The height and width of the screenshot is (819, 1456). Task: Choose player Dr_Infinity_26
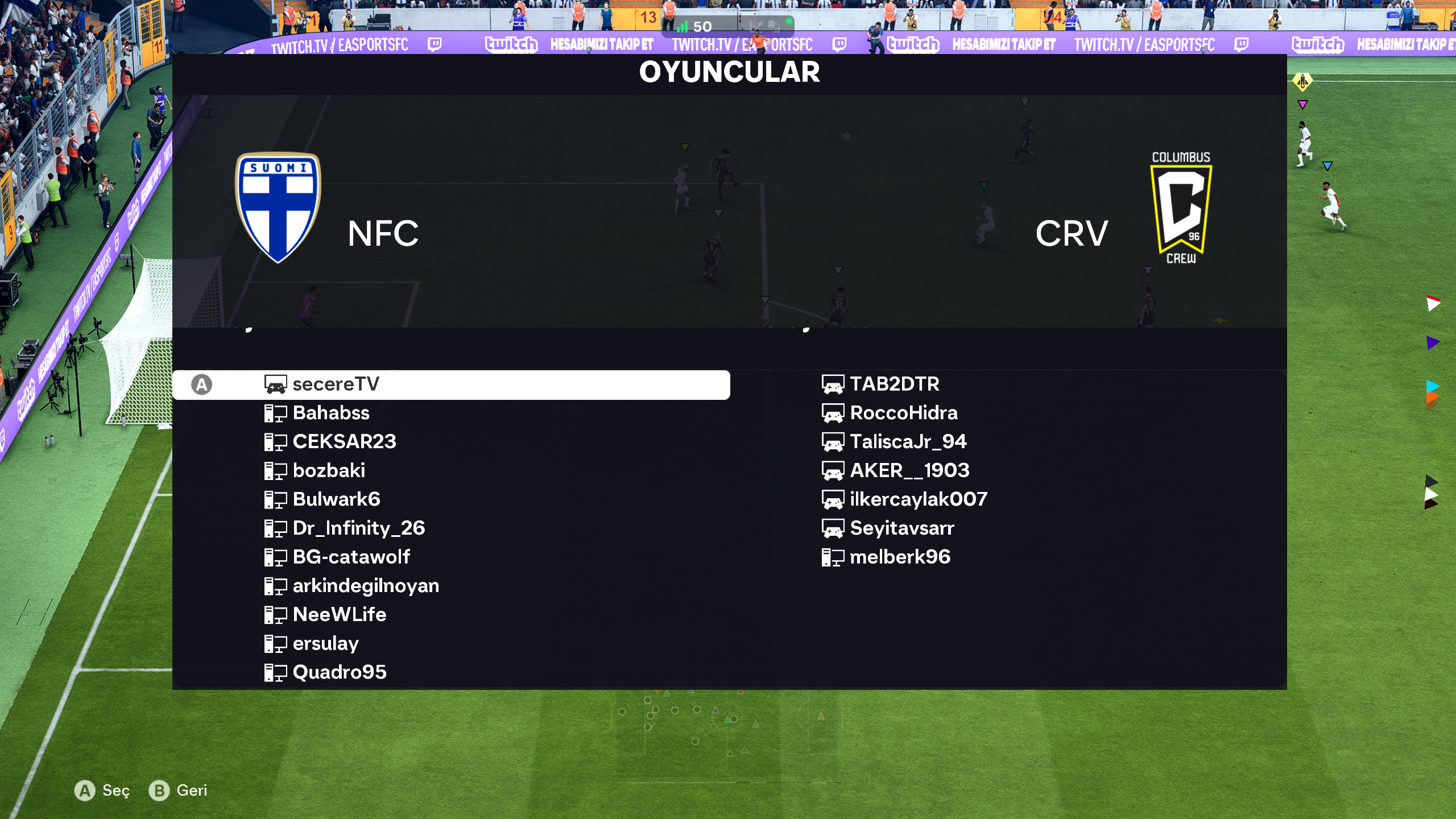(x=358, y=528)
